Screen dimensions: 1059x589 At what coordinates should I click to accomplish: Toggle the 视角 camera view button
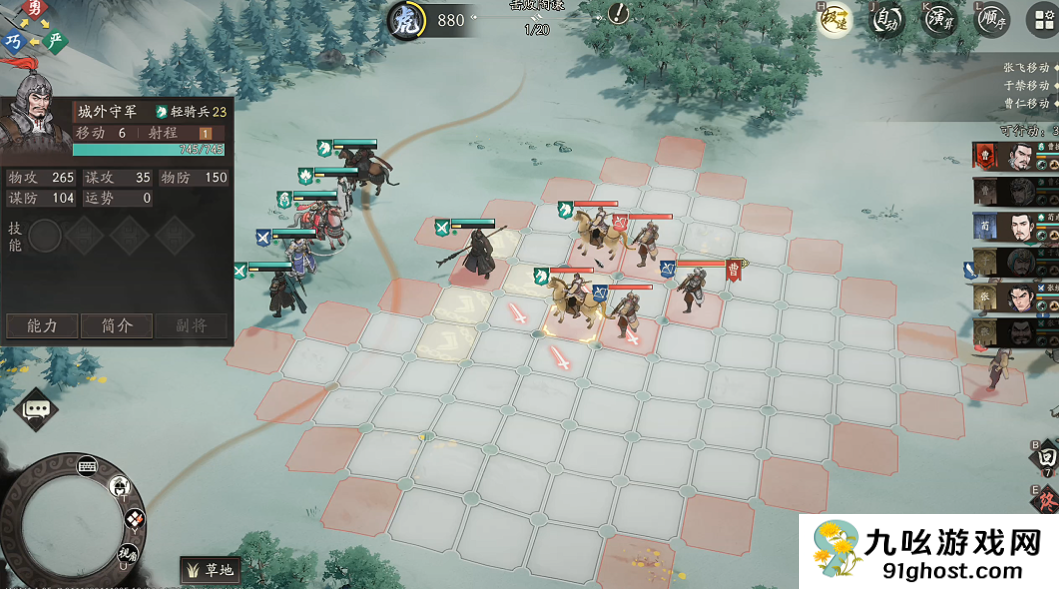(126, 552)
